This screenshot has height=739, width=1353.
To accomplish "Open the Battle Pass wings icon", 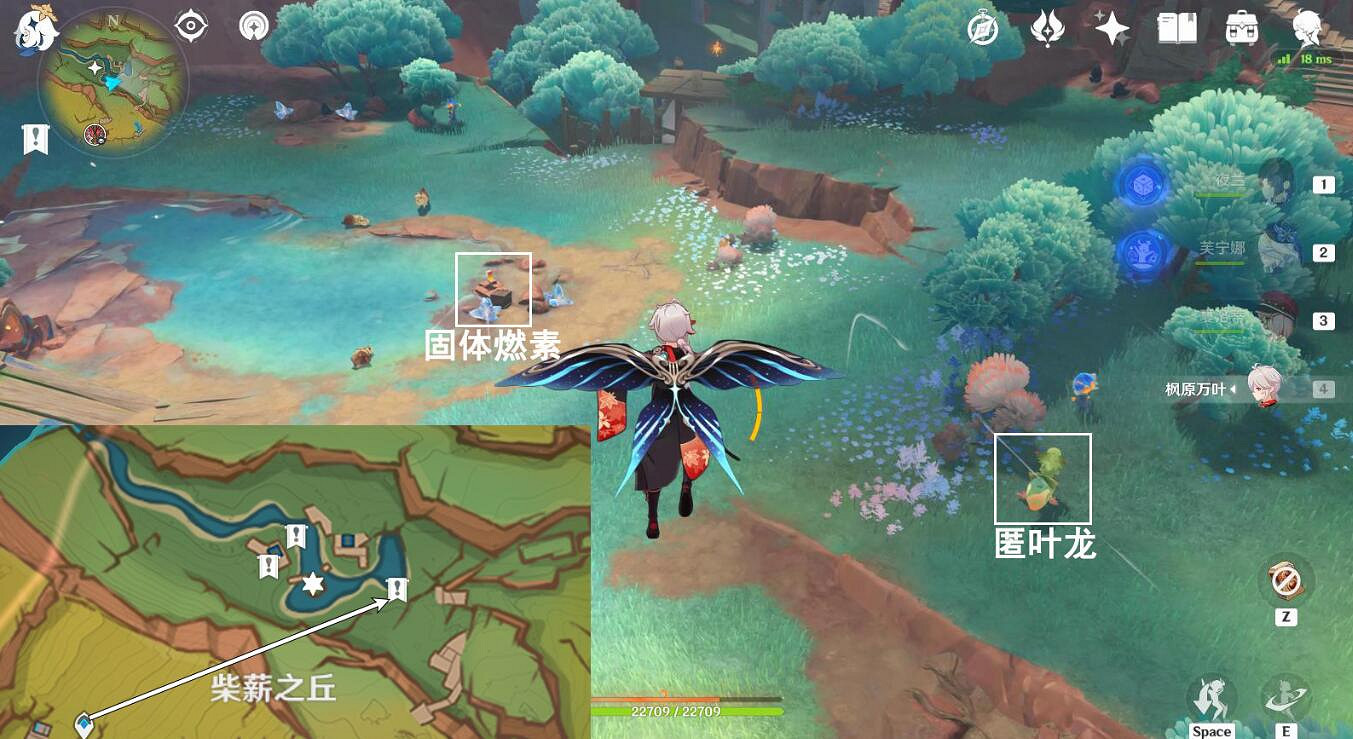I will coord(1048,29).
